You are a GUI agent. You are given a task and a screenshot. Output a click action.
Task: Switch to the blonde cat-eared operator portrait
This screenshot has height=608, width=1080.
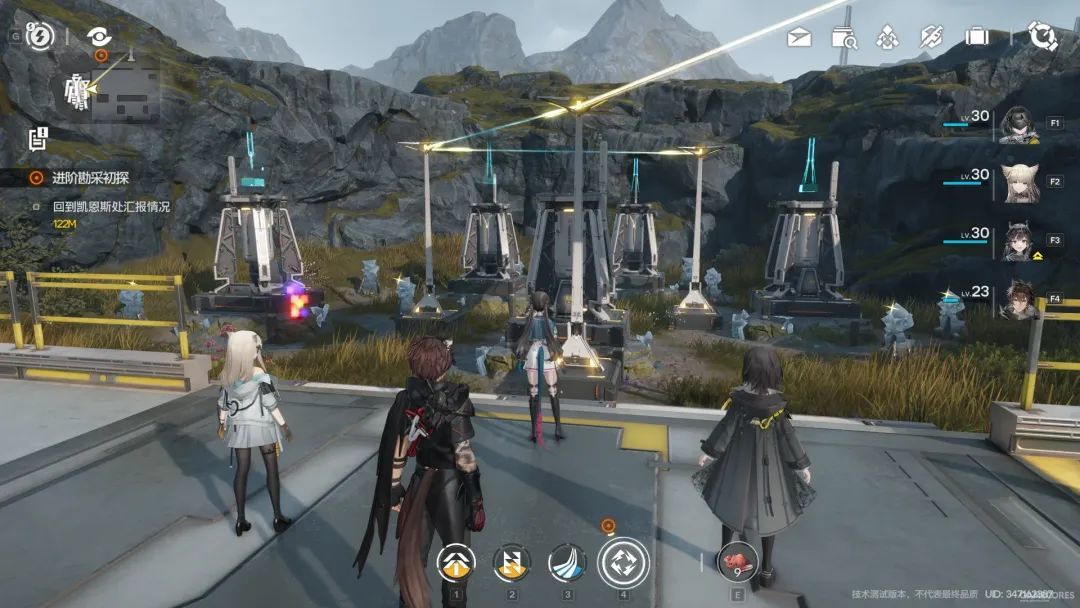pyautogui.click(x=1019, y=183)
